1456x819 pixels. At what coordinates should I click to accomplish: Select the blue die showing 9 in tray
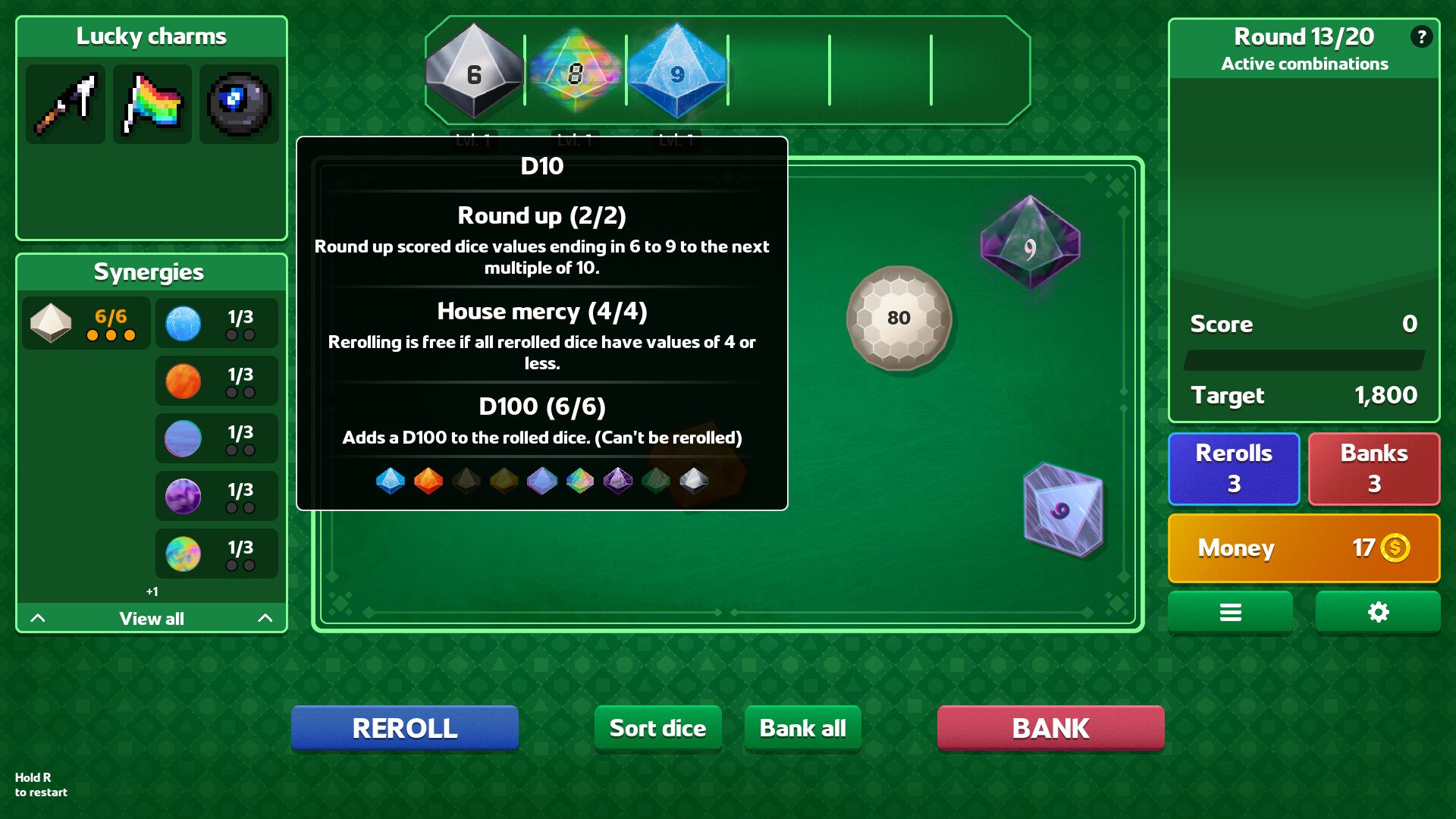tap(677, 73)
